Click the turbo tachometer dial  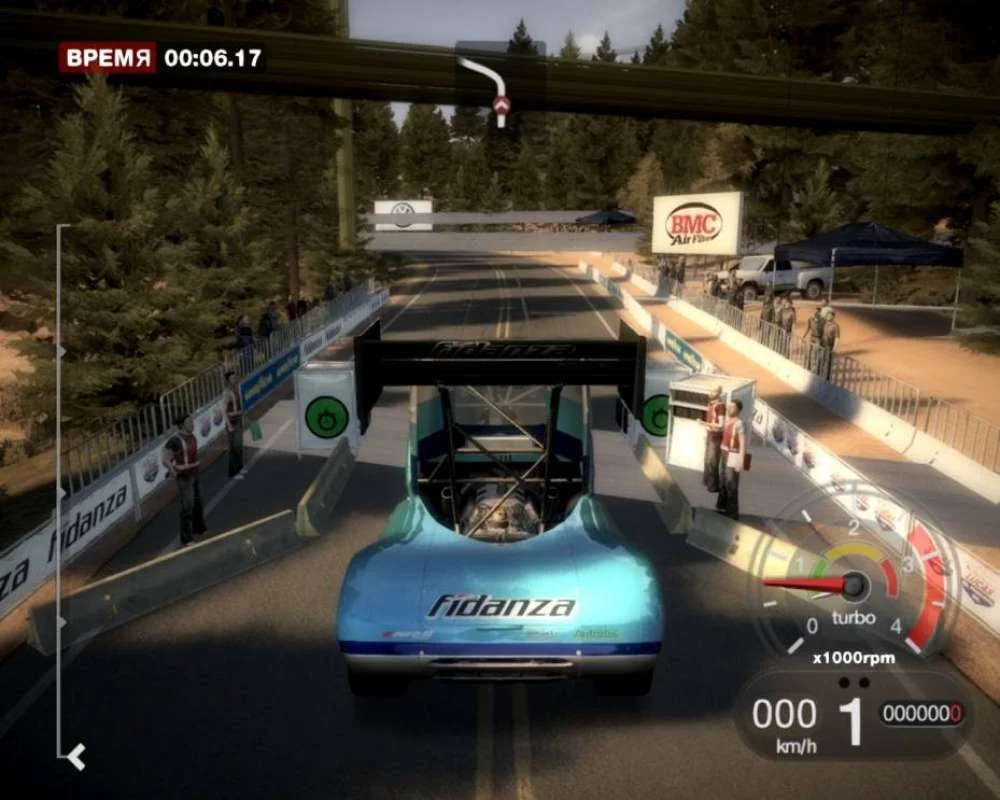[x=853, y=585]
